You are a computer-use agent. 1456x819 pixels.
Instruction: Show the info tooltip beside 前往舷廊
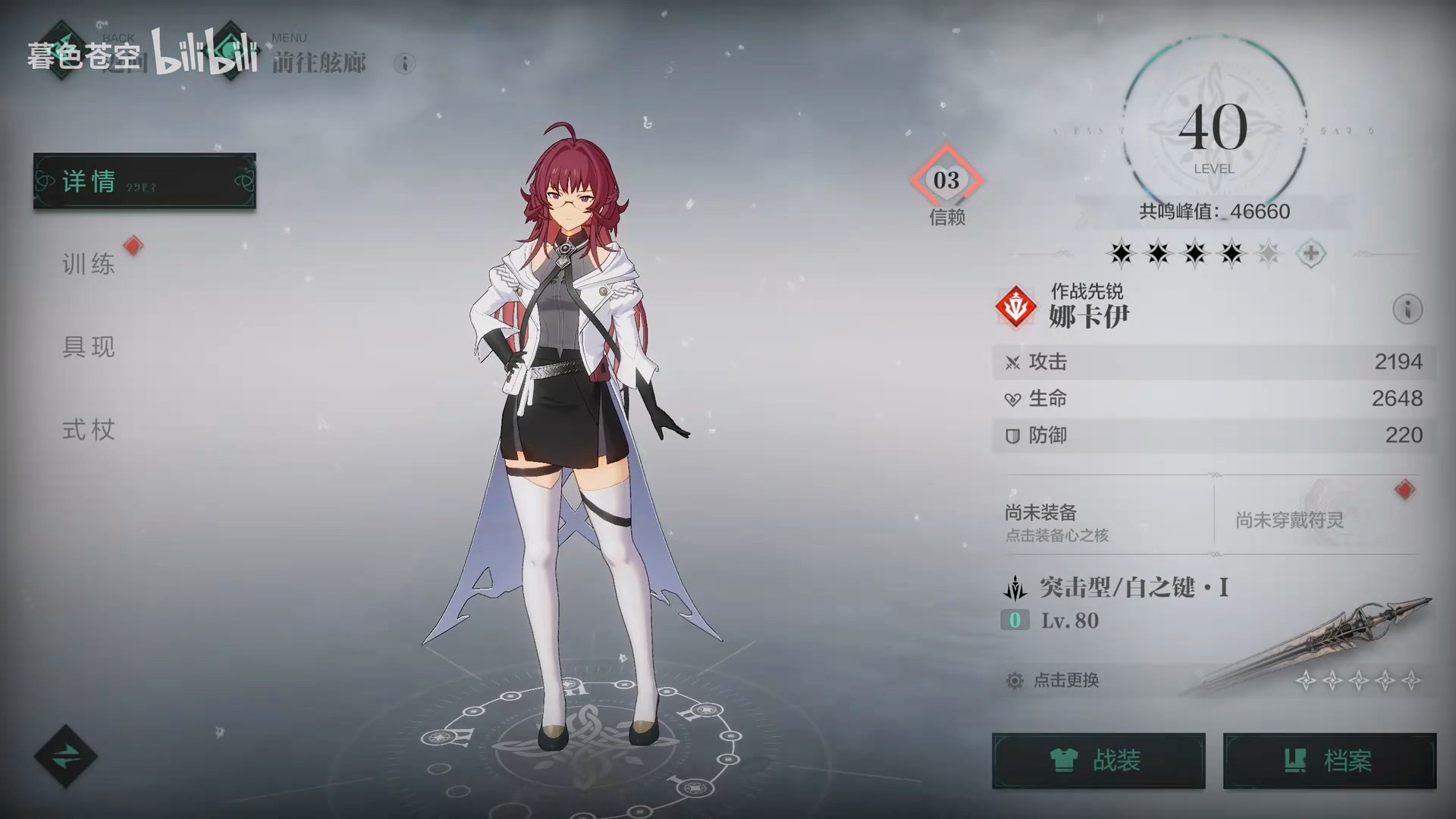405,64
